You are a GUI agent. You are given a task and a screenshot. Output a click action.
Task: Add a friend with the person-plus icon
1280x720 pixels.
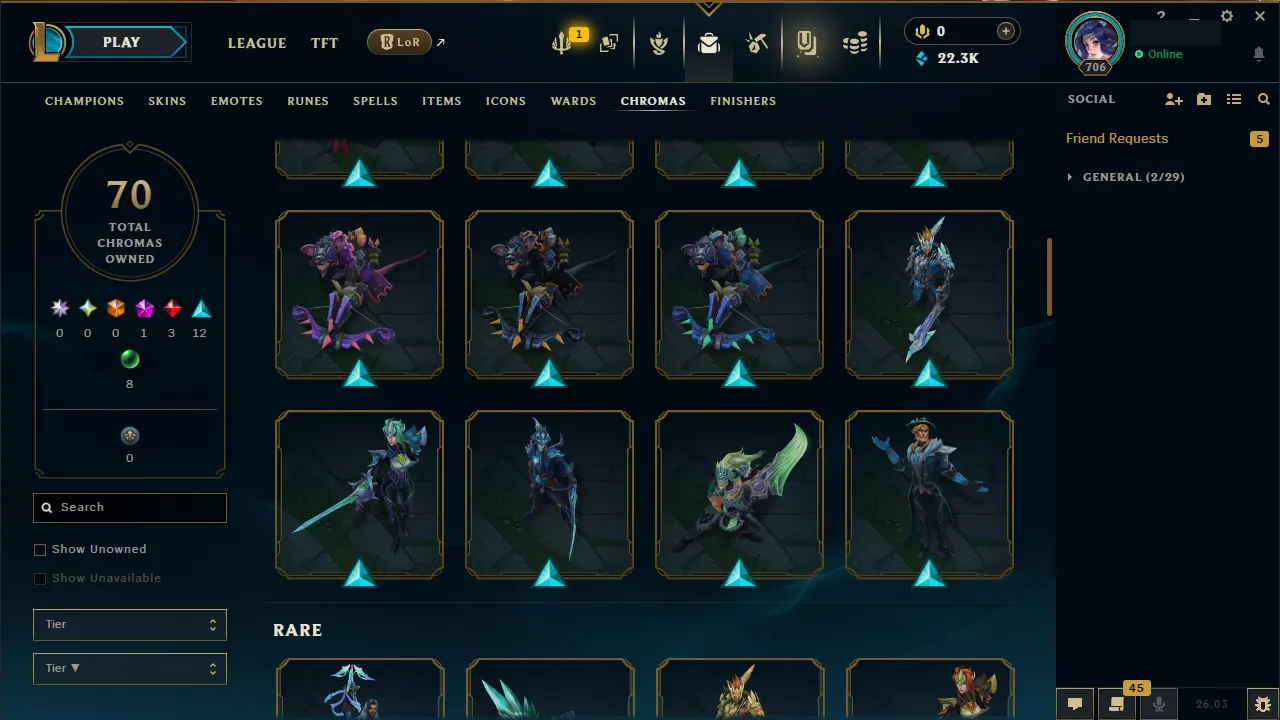tap(1174, 99)
